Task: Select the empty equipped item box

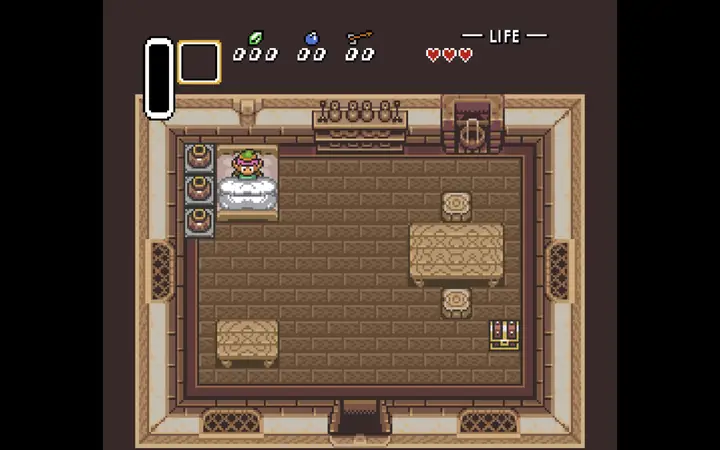Action: click(x=199, y=62)
